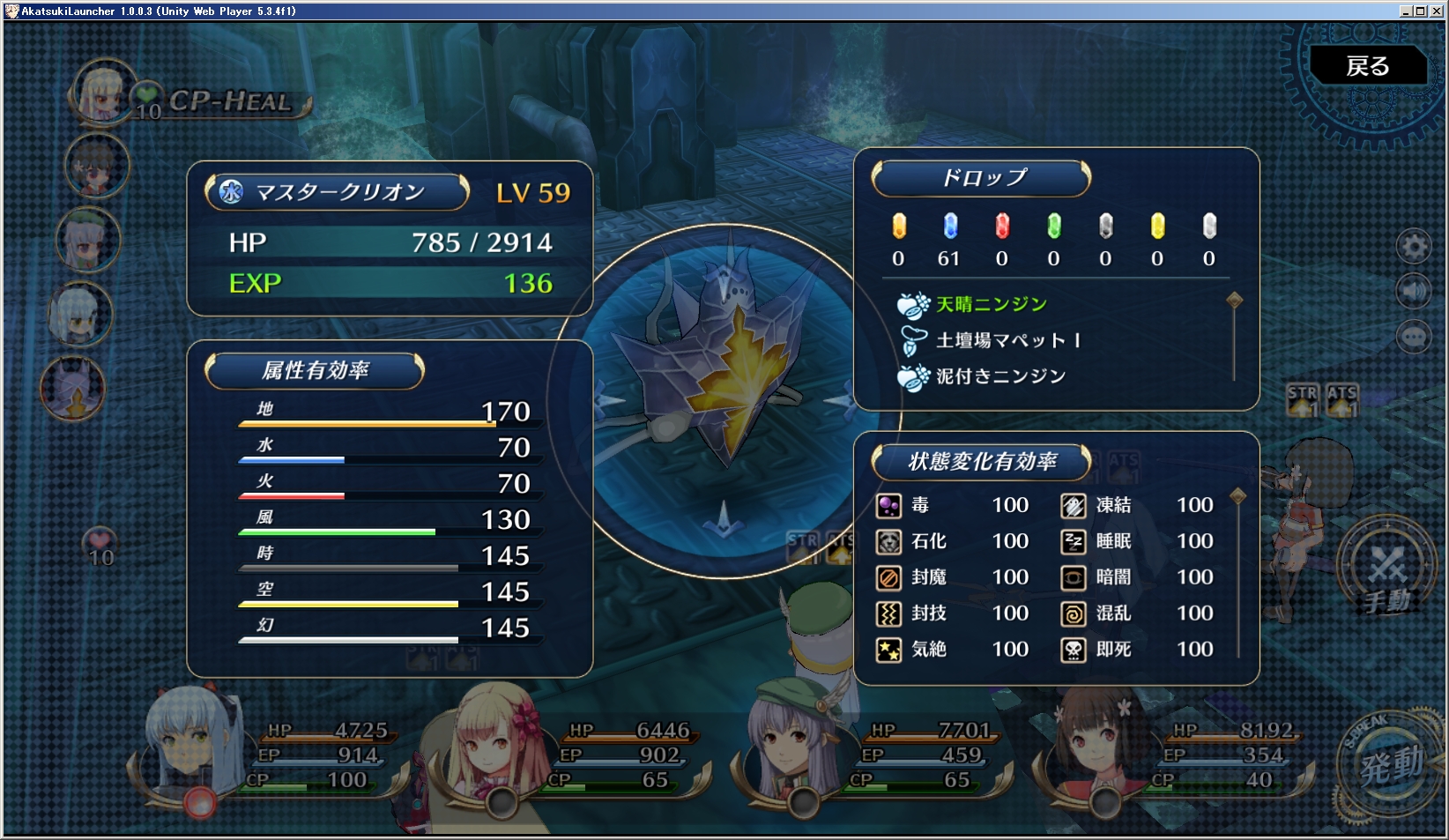Select the 土壇場マペット I drop item

(x=1007, y=340)
